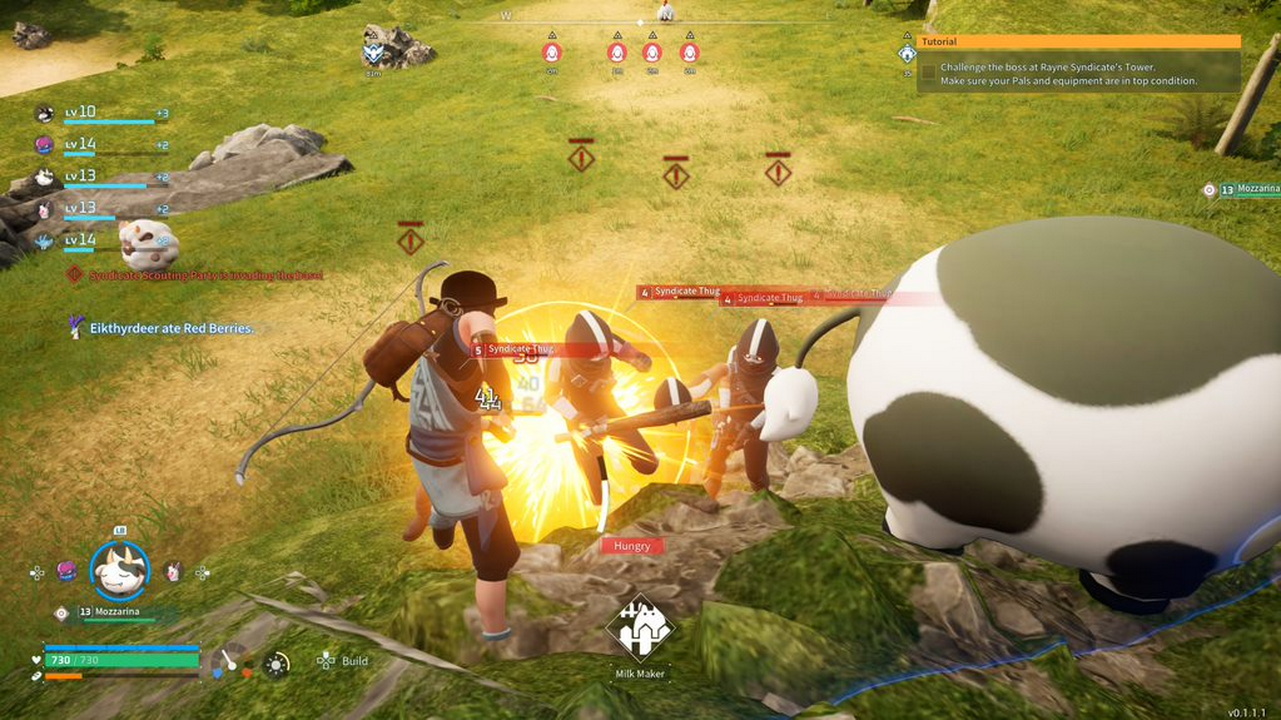The height and width of the screenshot is (720, 1281).
Task: Pick the blue level 14 party pal
Action: tap(45, 241)
